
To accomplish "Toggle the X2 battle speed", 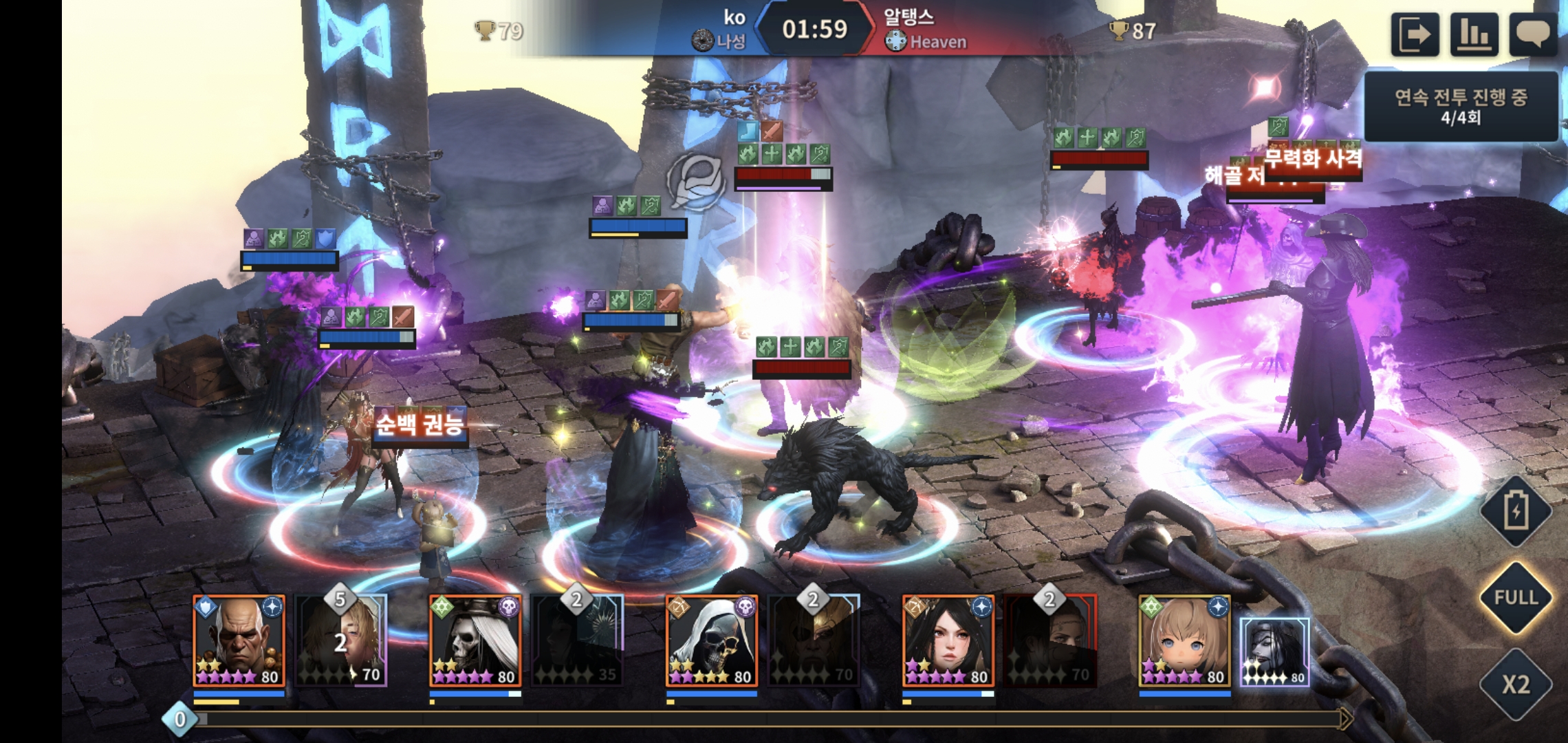I will coord(1516,684).
